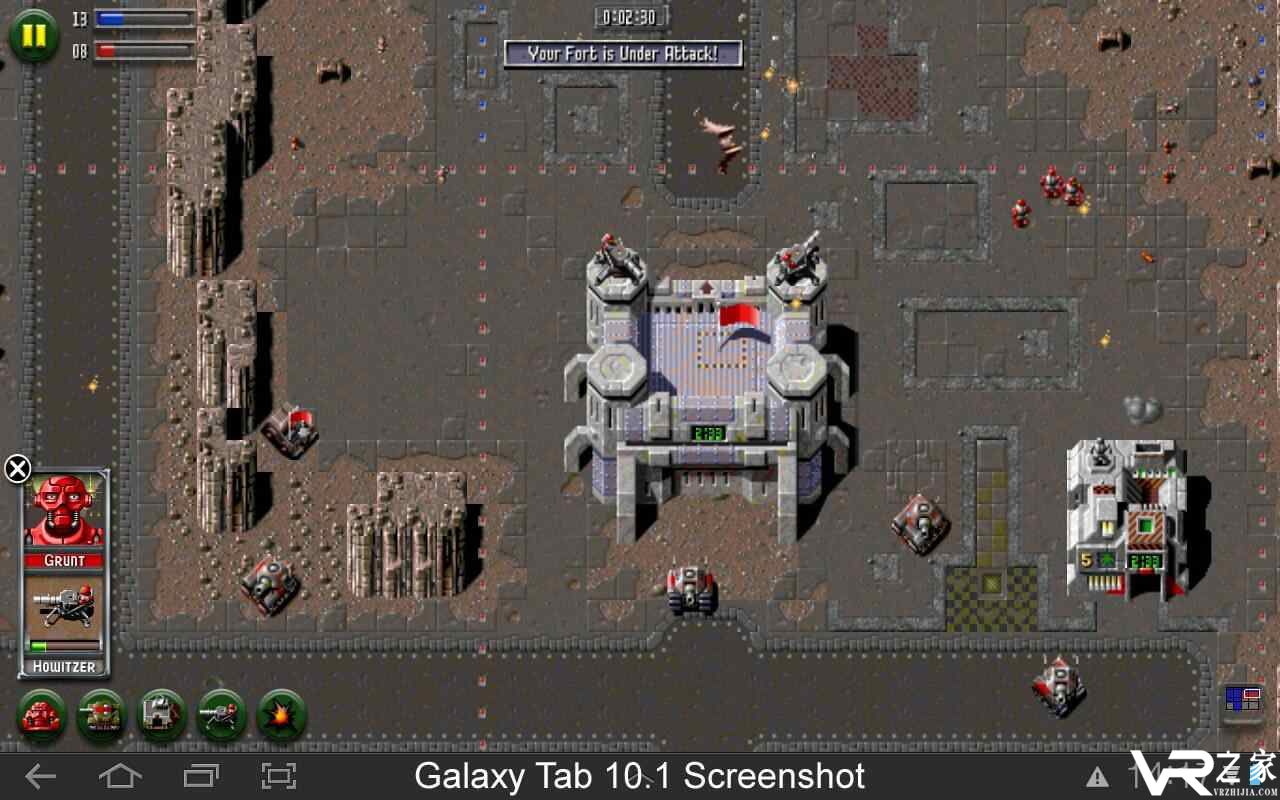This screenshot has width=1280, height=800.
Task: Pause the game with the green button
Action: click(34, 35)
